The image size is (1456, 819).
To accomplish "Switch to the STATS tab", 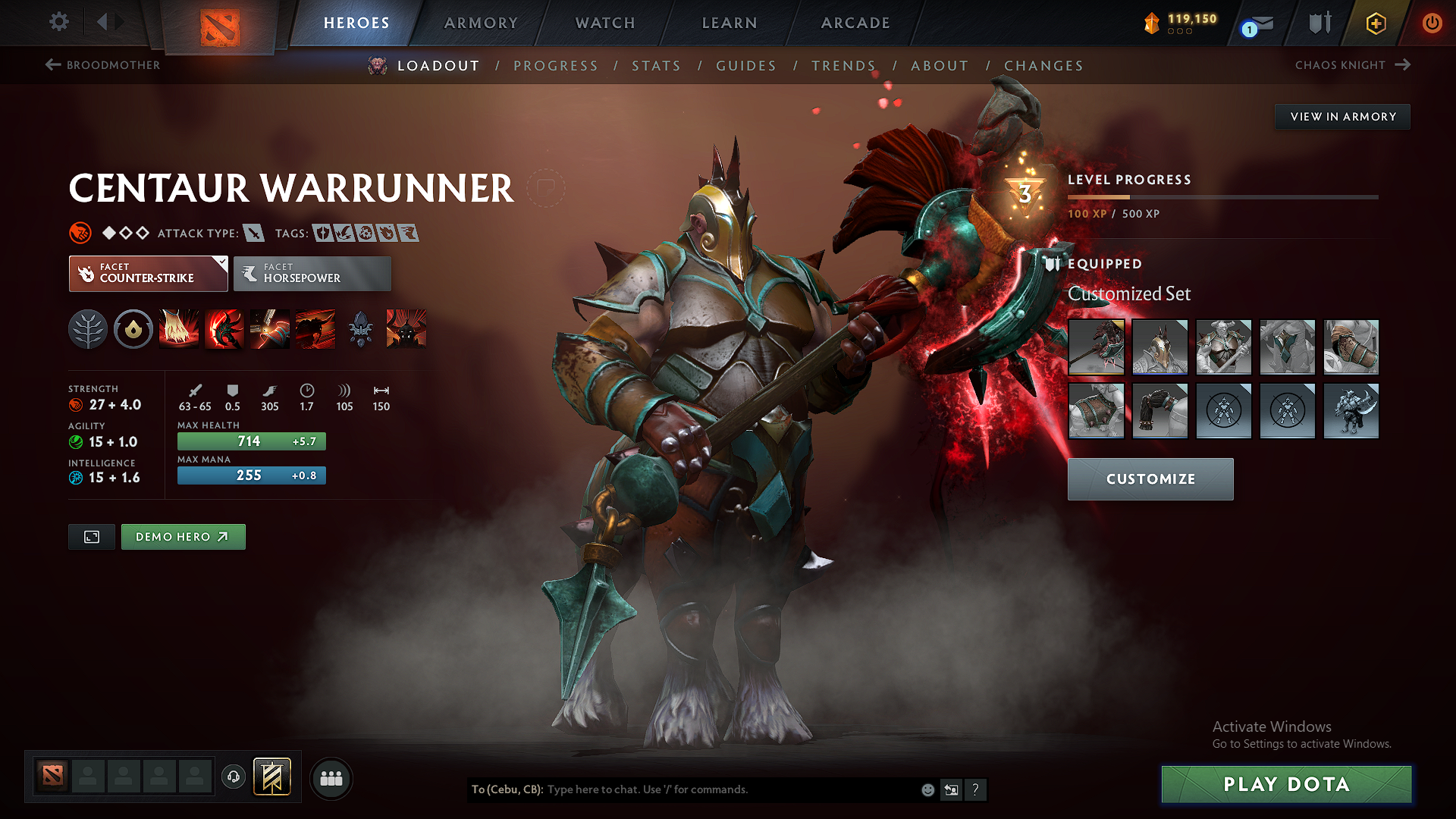I will point(656,66).
